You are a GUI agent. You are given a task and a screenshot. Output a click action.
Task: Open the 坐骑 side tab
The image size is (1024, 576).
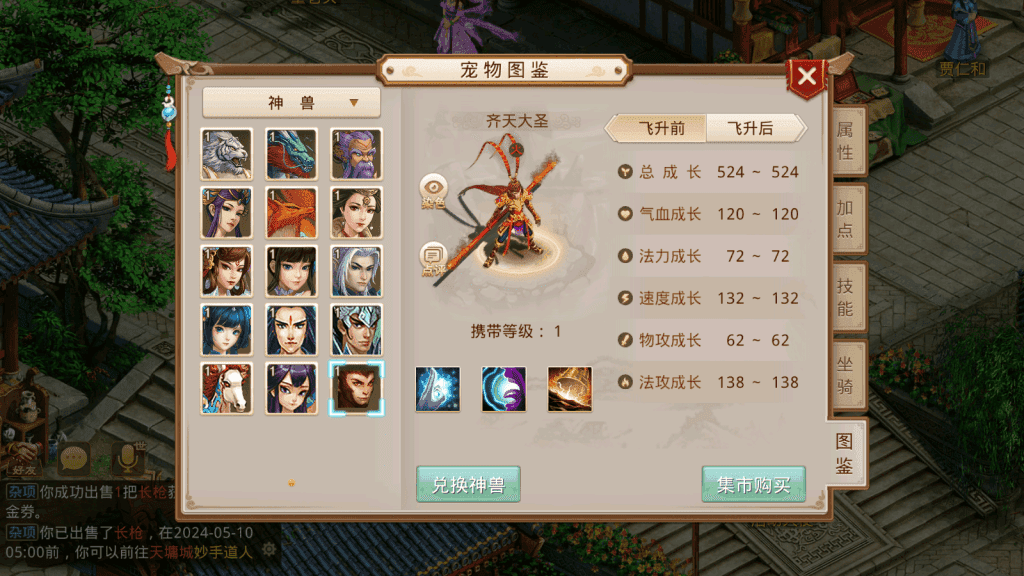tap(845, 374)
